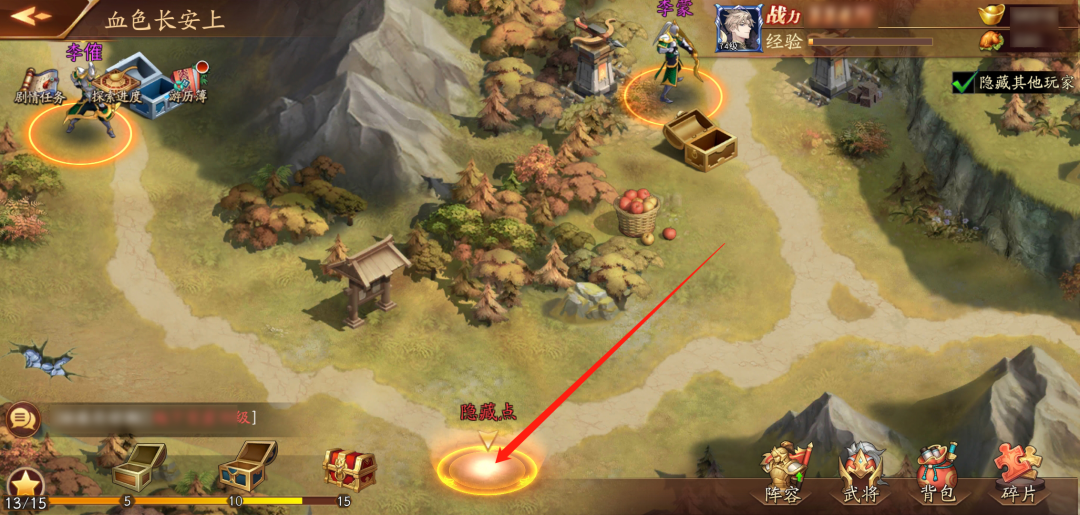1080x515 pixels.
Task: Claim the 15-star red chest reward
Action: (x=349, y=466)
